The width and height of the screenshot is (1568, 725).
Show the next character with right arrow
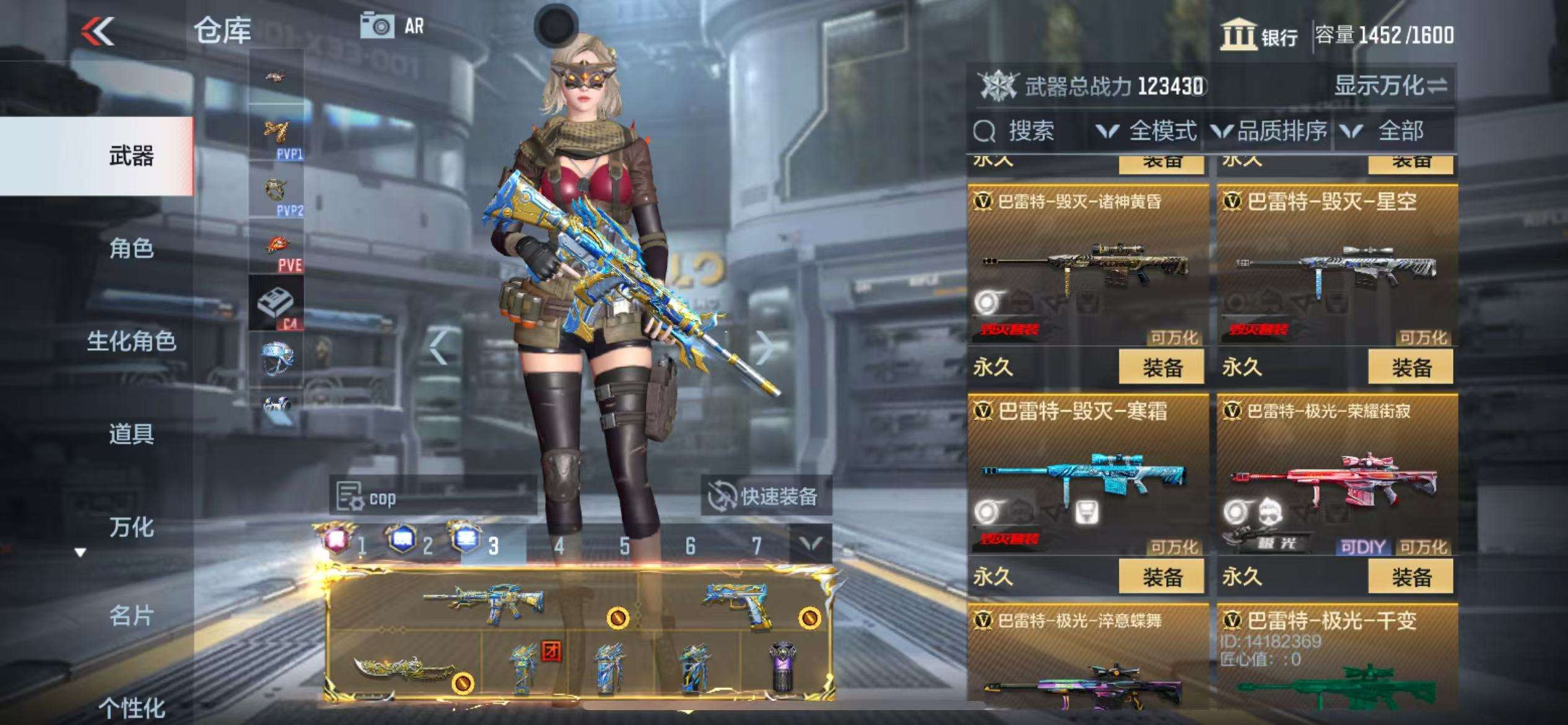coord(764,348)
